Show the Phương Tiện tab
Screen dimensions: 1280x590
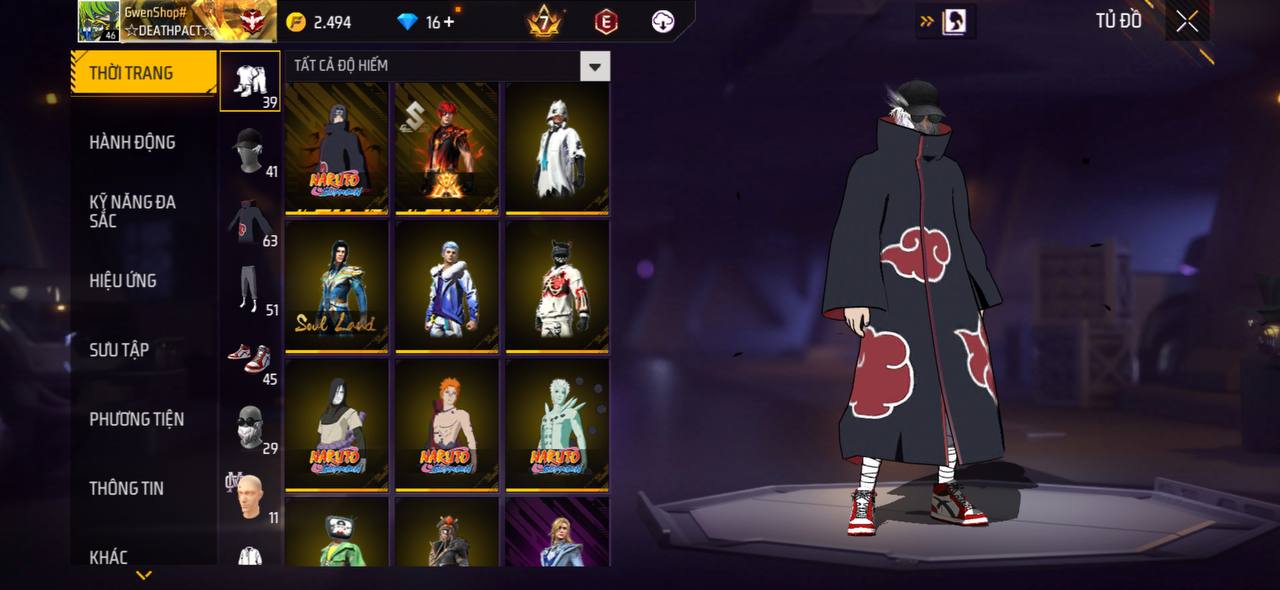coord(143,419)
